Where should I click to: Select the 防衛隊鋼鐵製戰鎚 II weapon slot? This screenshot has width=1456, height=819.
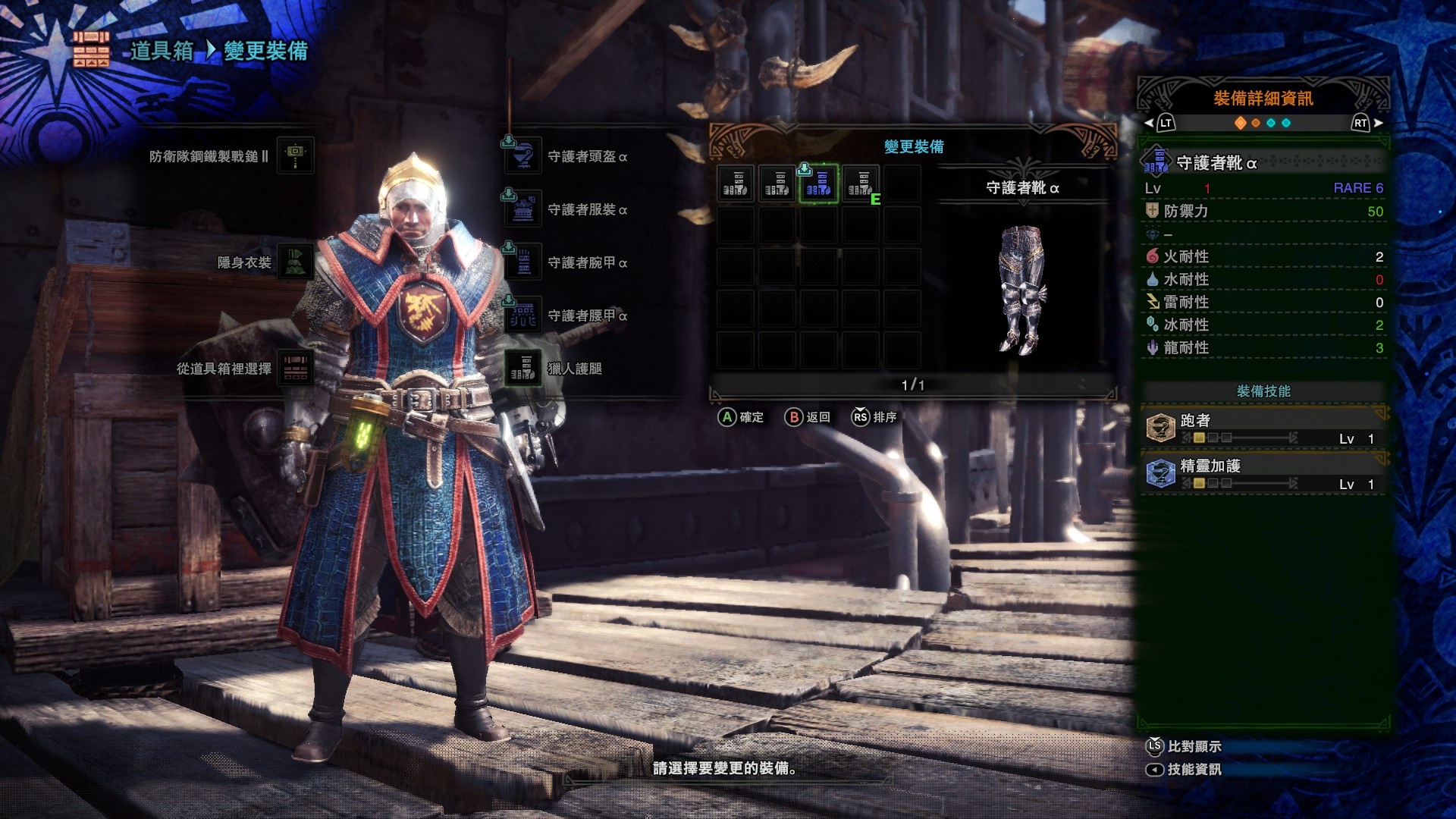coord(295,155)
